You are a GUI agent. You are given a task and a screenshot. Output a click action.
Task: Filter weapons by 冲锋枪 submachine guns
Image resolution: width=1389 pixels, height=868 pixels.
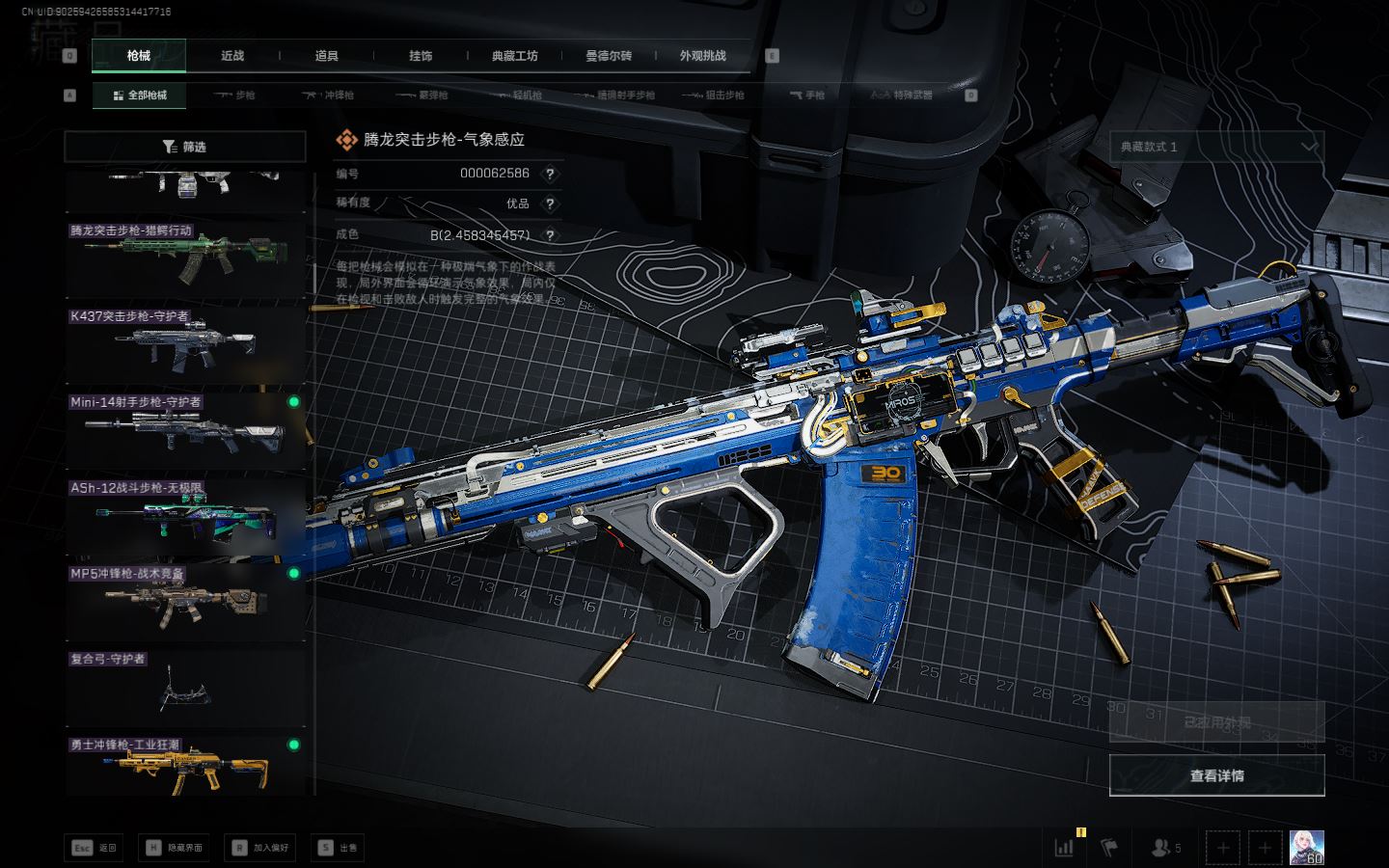pyautogui.click(x=329, y=95)
